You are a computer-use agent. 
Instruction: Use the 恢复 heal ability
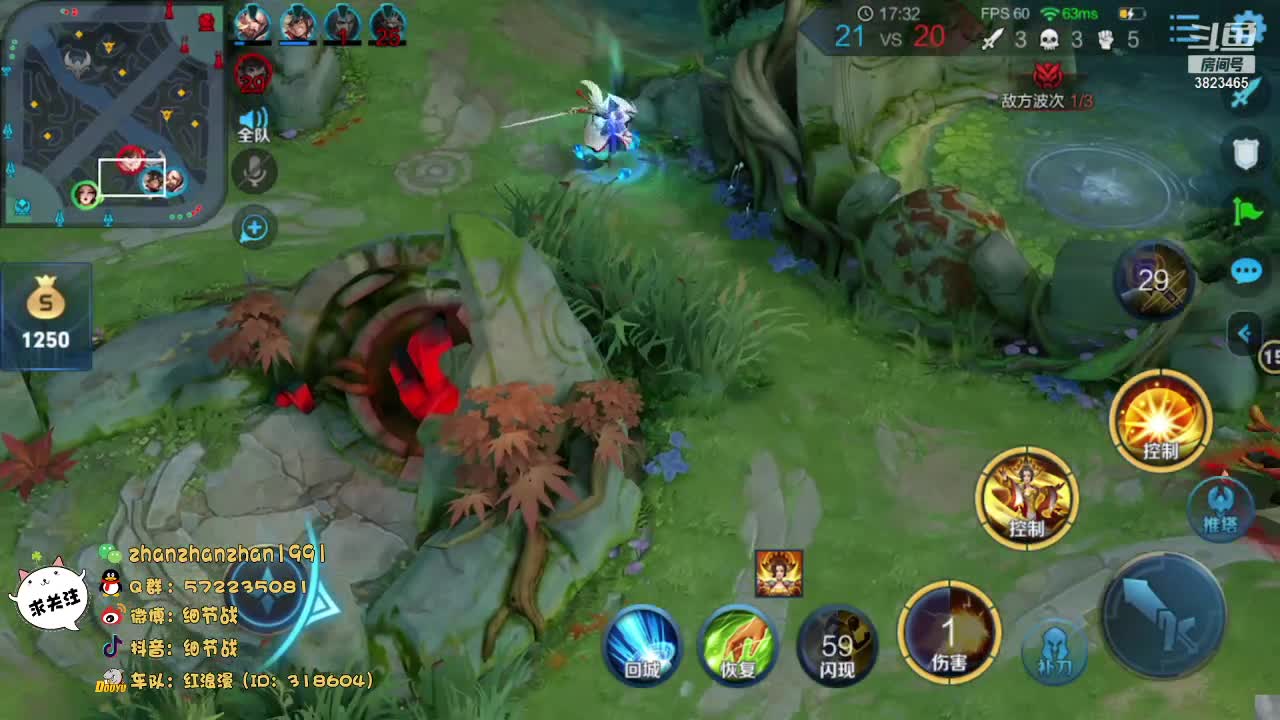point(739,645)
